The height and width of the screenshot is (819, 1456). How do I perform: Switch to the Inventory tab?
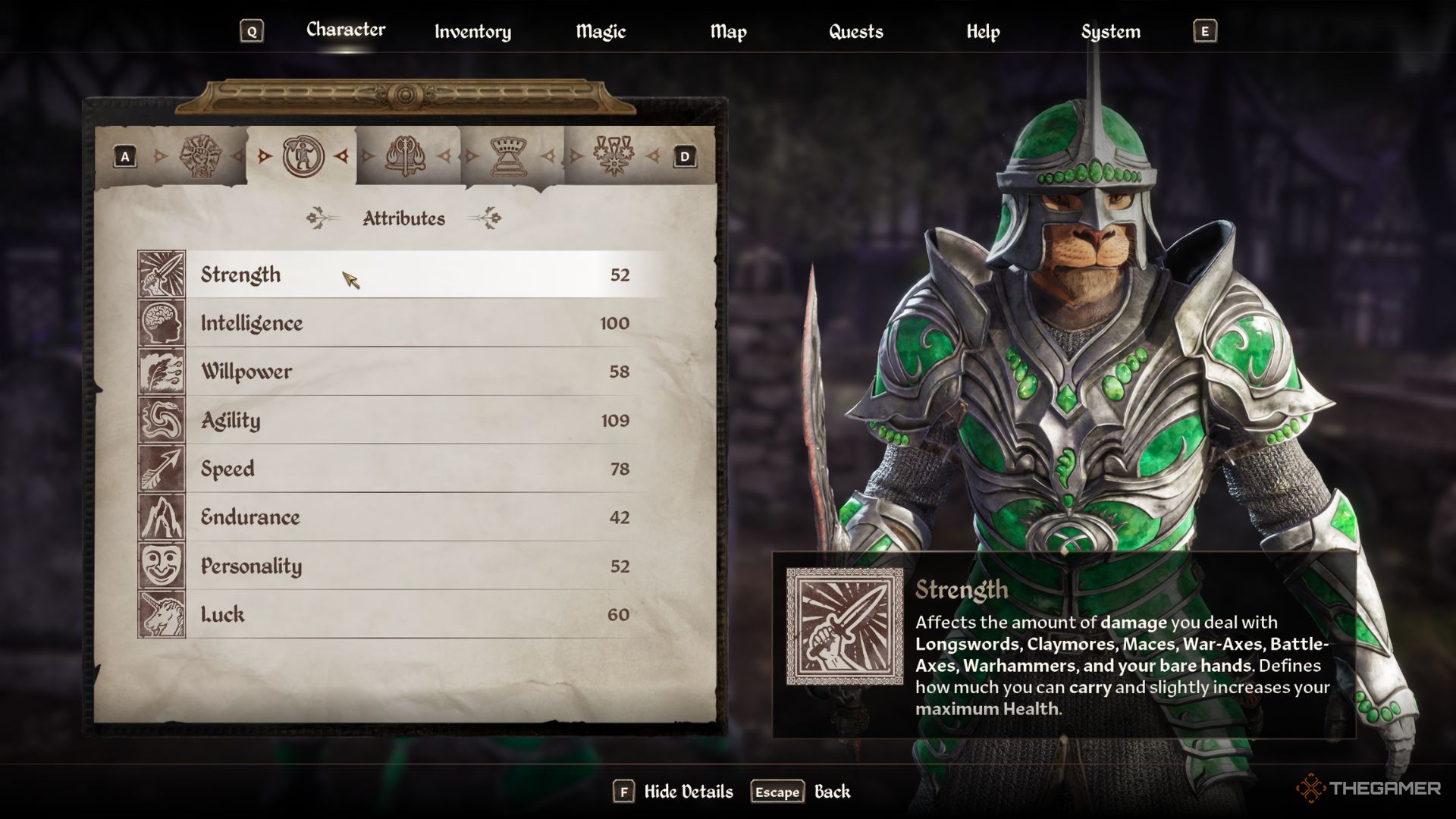(x=472, y=32)
